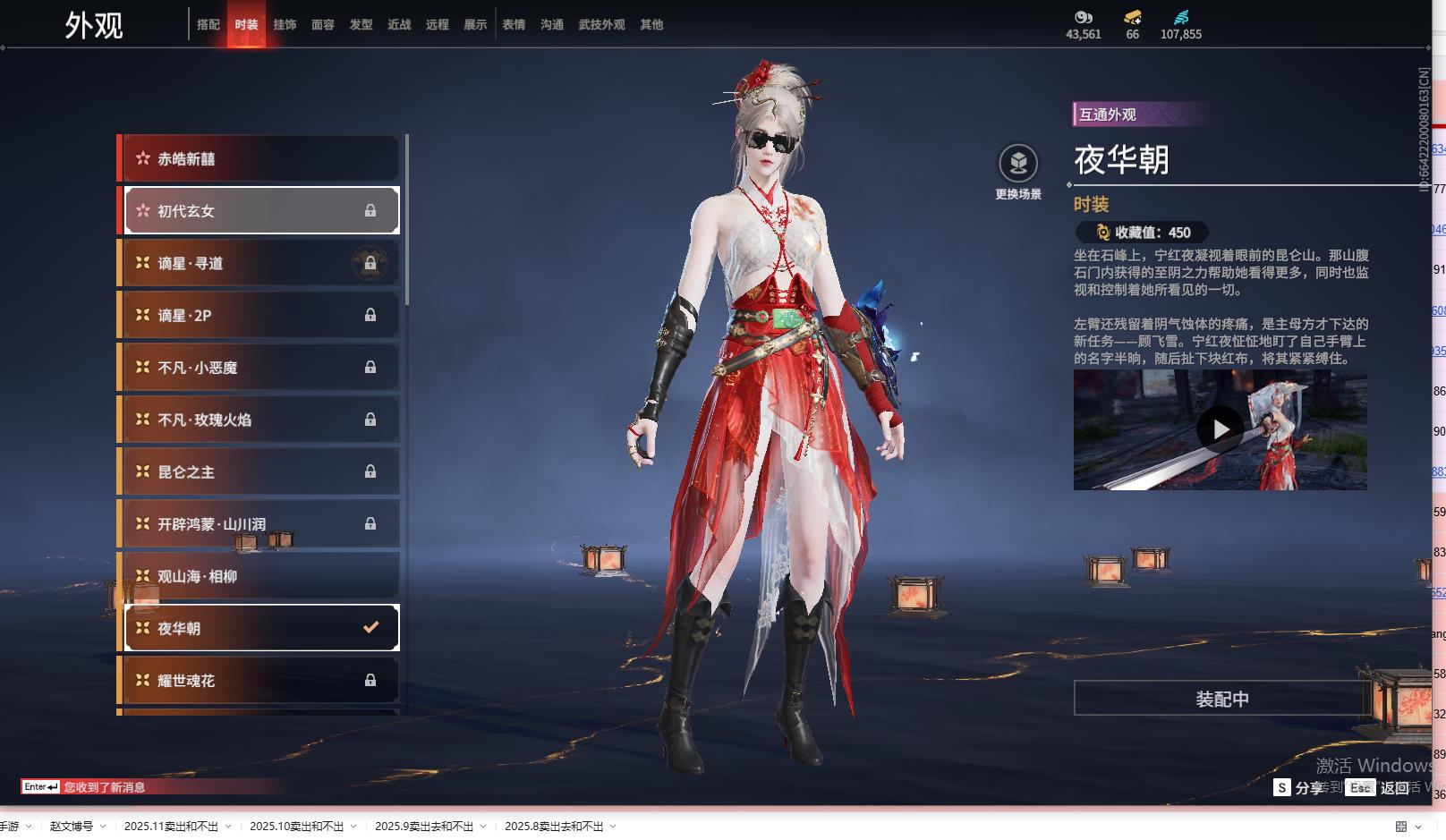
Task: Show the 武技外观 tab
Action: click(601, 25)
